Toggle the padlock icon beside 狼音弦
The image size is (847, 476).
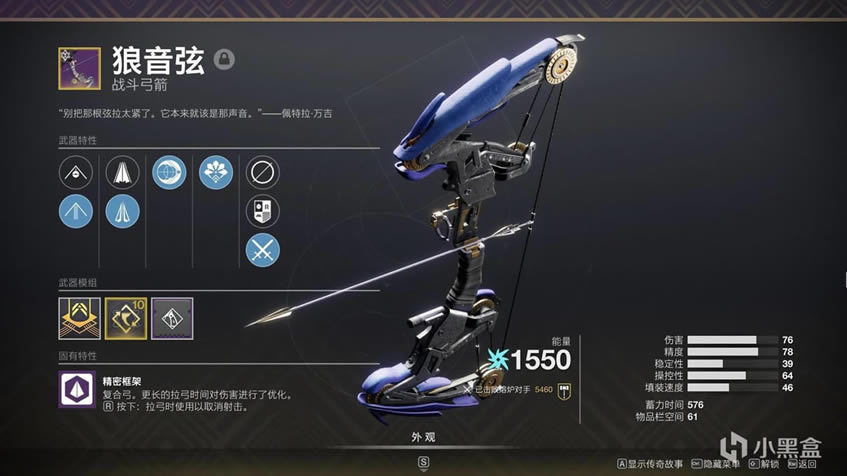click(225, 60)
